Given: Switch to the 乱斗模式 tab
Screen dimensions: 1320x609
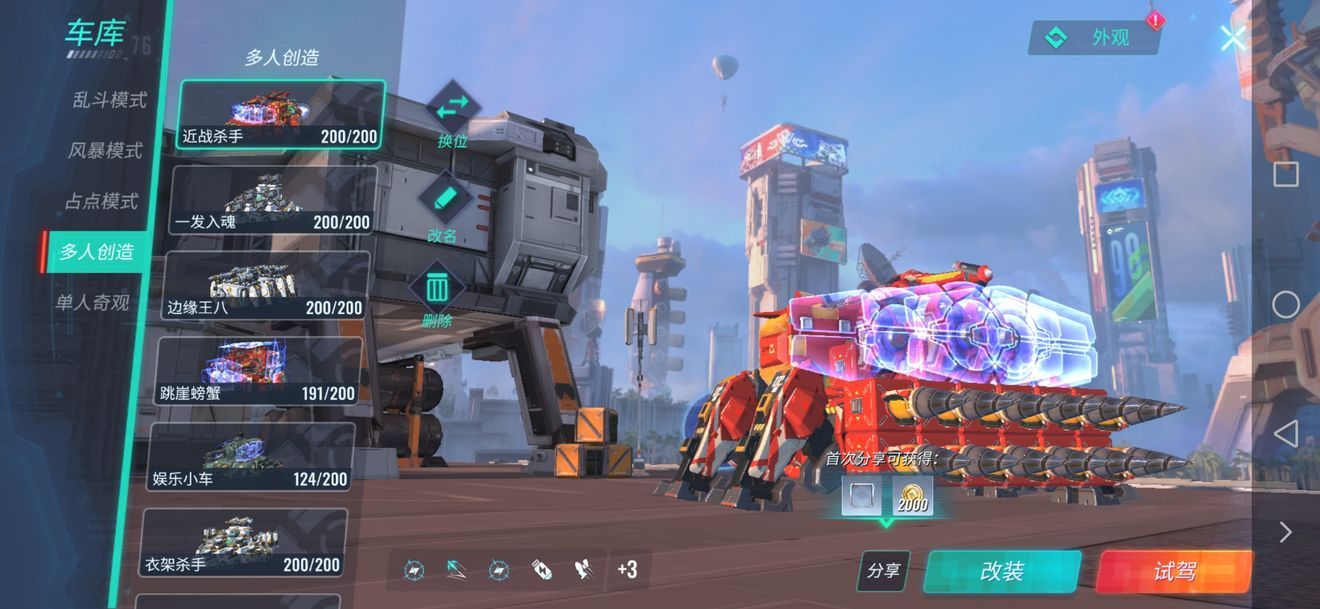Looking at the screenshot, I should 109,100.
